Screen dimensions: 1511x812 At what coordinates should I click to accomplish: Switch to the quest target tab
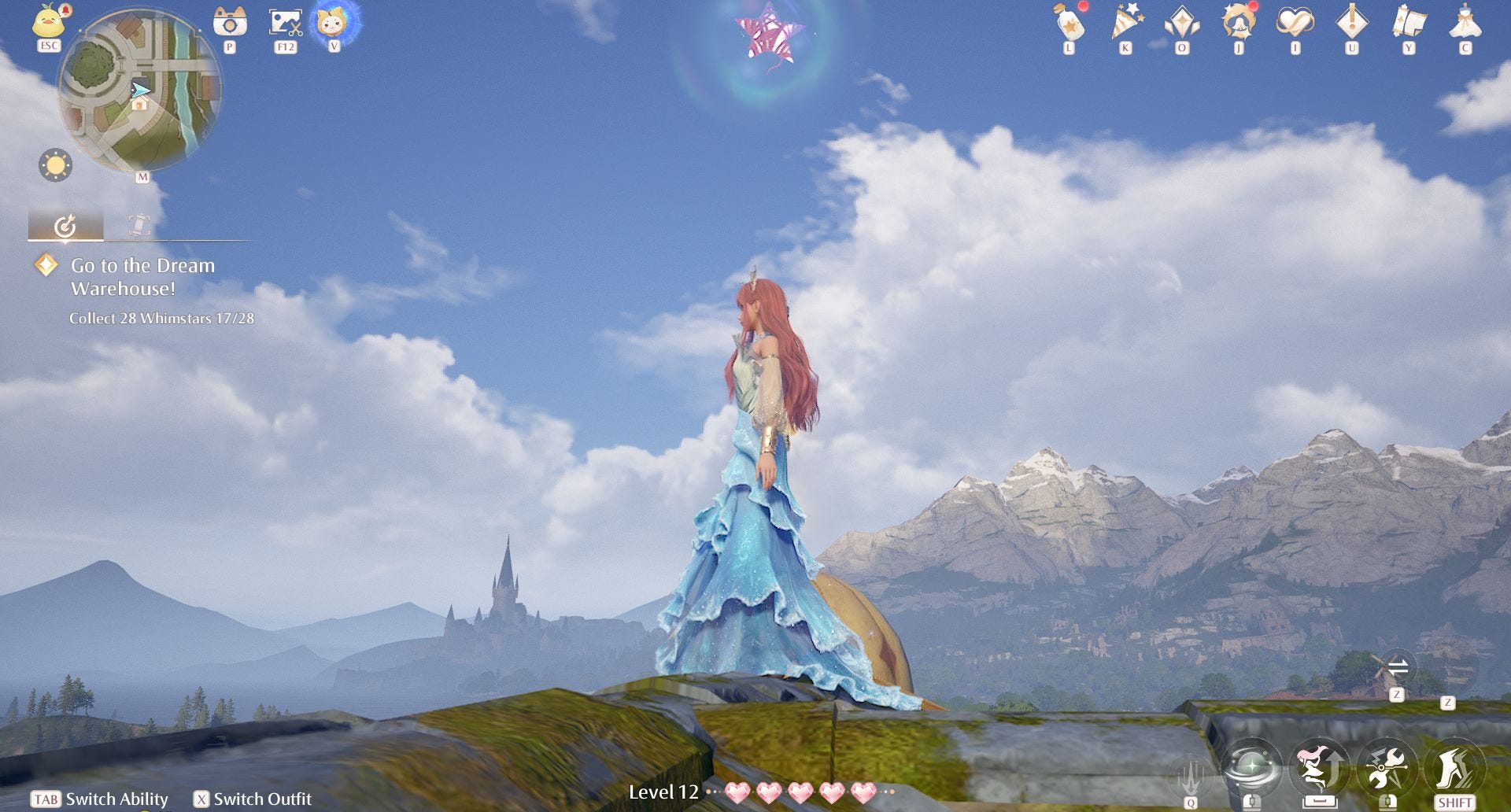click(x=65, y=227)
